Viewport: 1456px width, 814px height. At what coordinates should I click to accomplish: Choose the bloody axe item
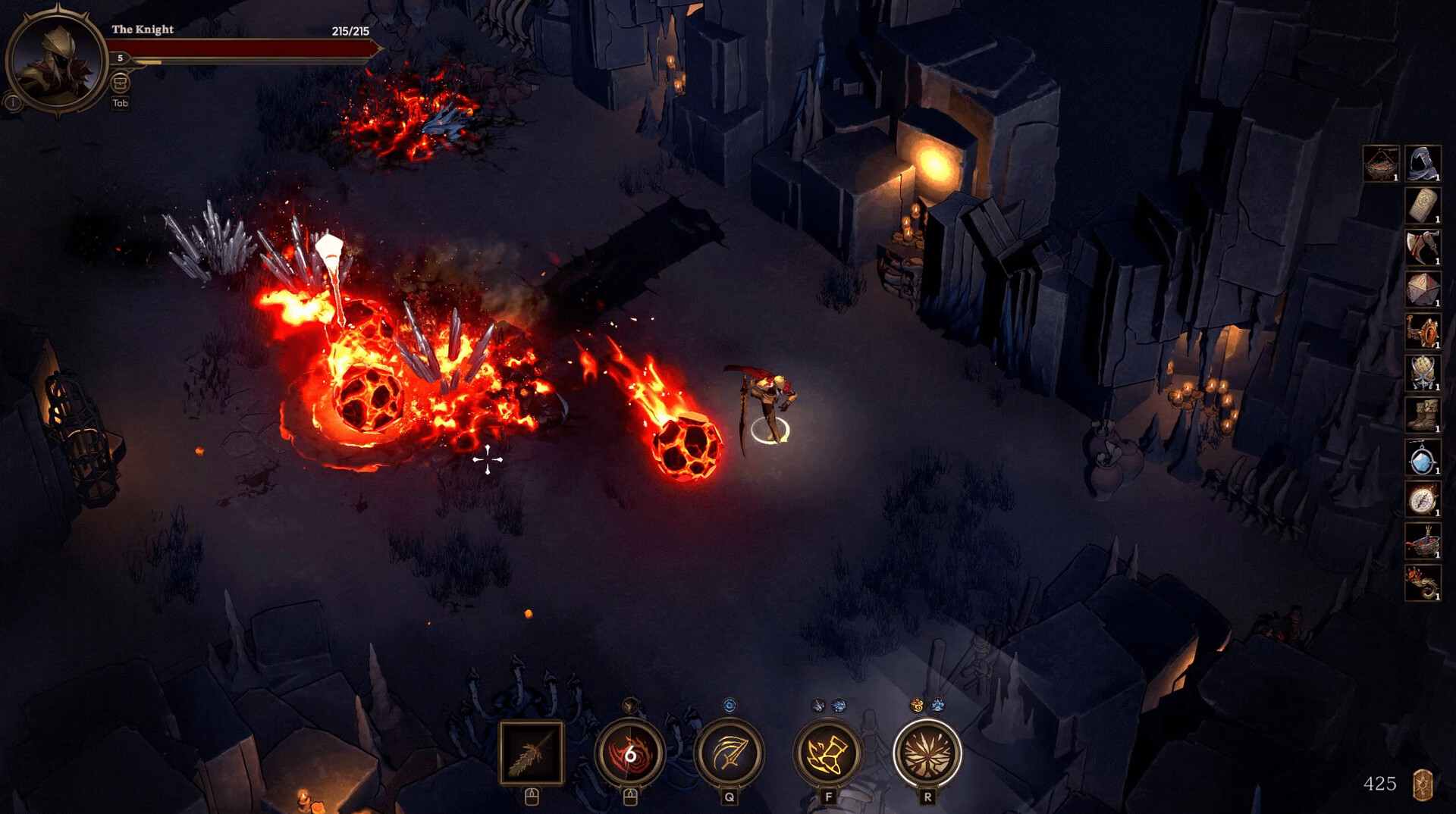click(x=1423, y=247)
